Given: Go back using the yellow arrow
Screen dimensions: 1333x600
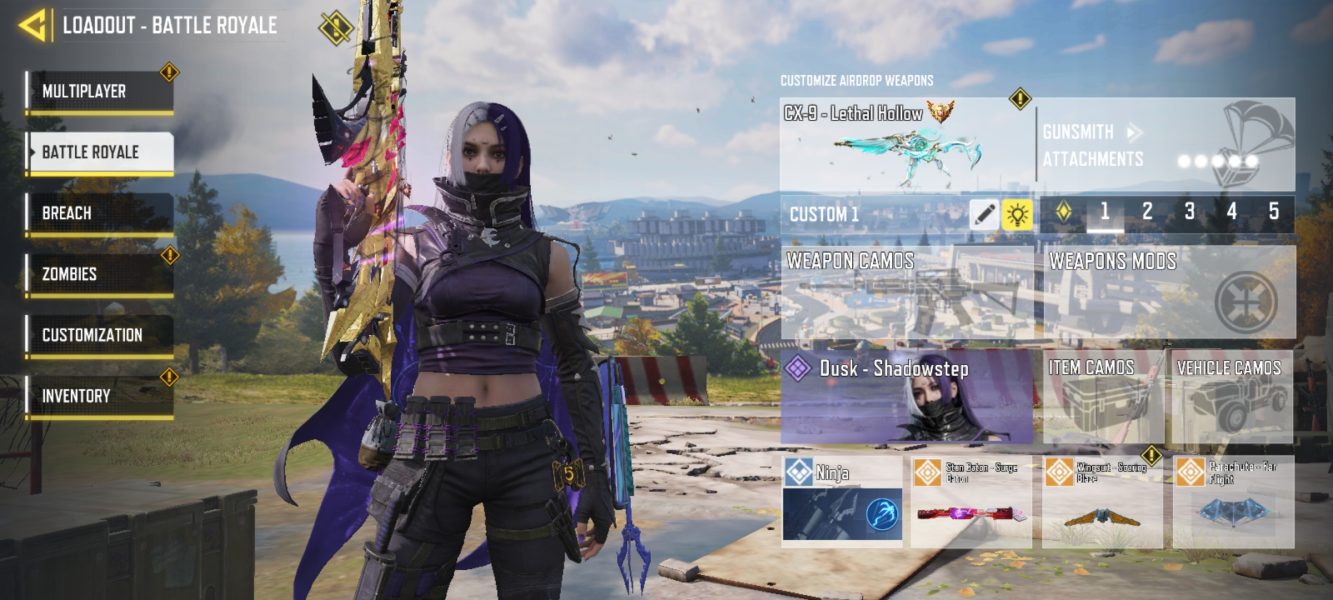Looking at the screenshot, I should click(33, 25).
